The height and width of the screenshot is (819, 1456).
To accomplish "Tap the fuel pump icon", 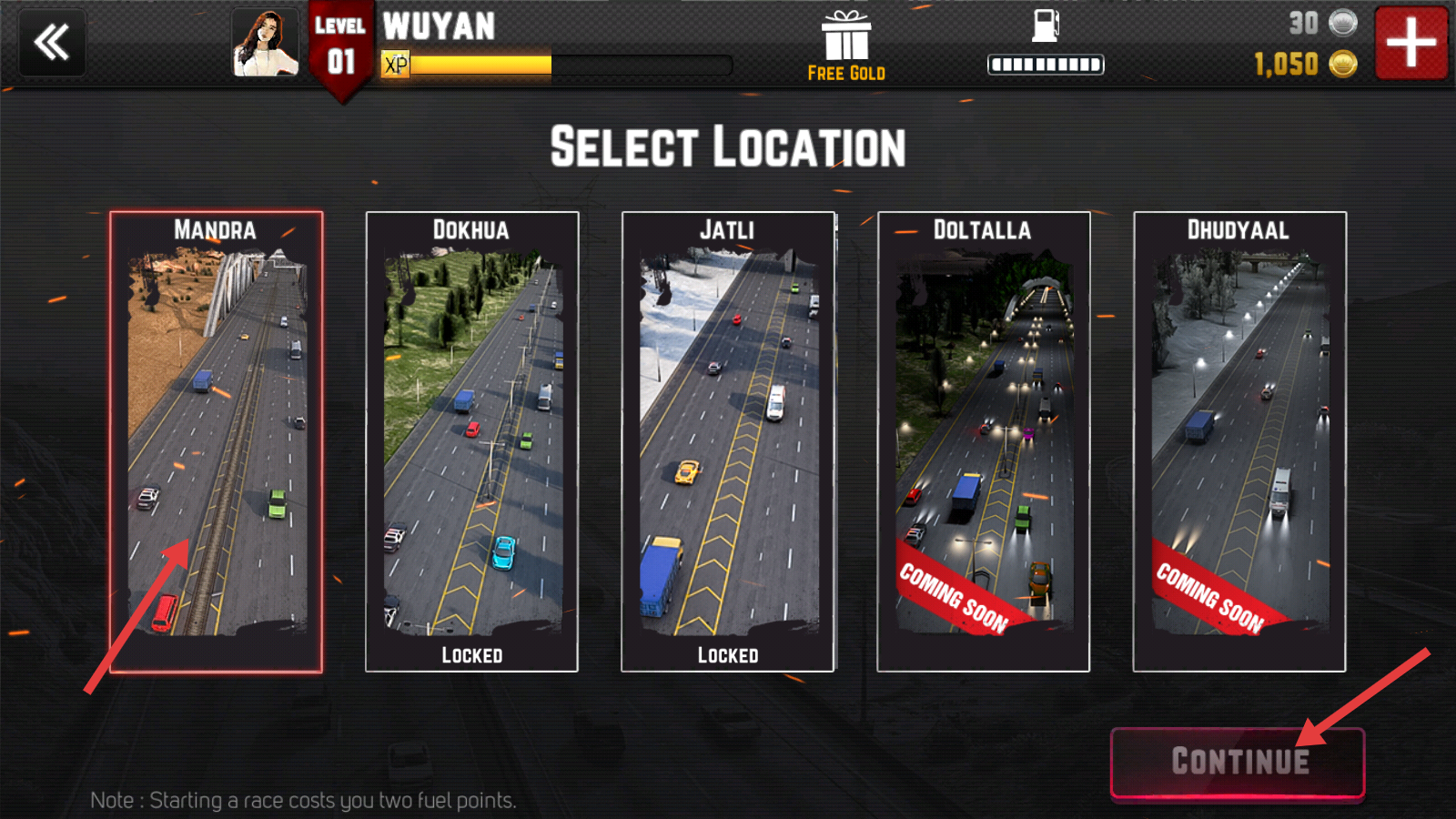I will pyautogui.click(x=1046, y=25).
